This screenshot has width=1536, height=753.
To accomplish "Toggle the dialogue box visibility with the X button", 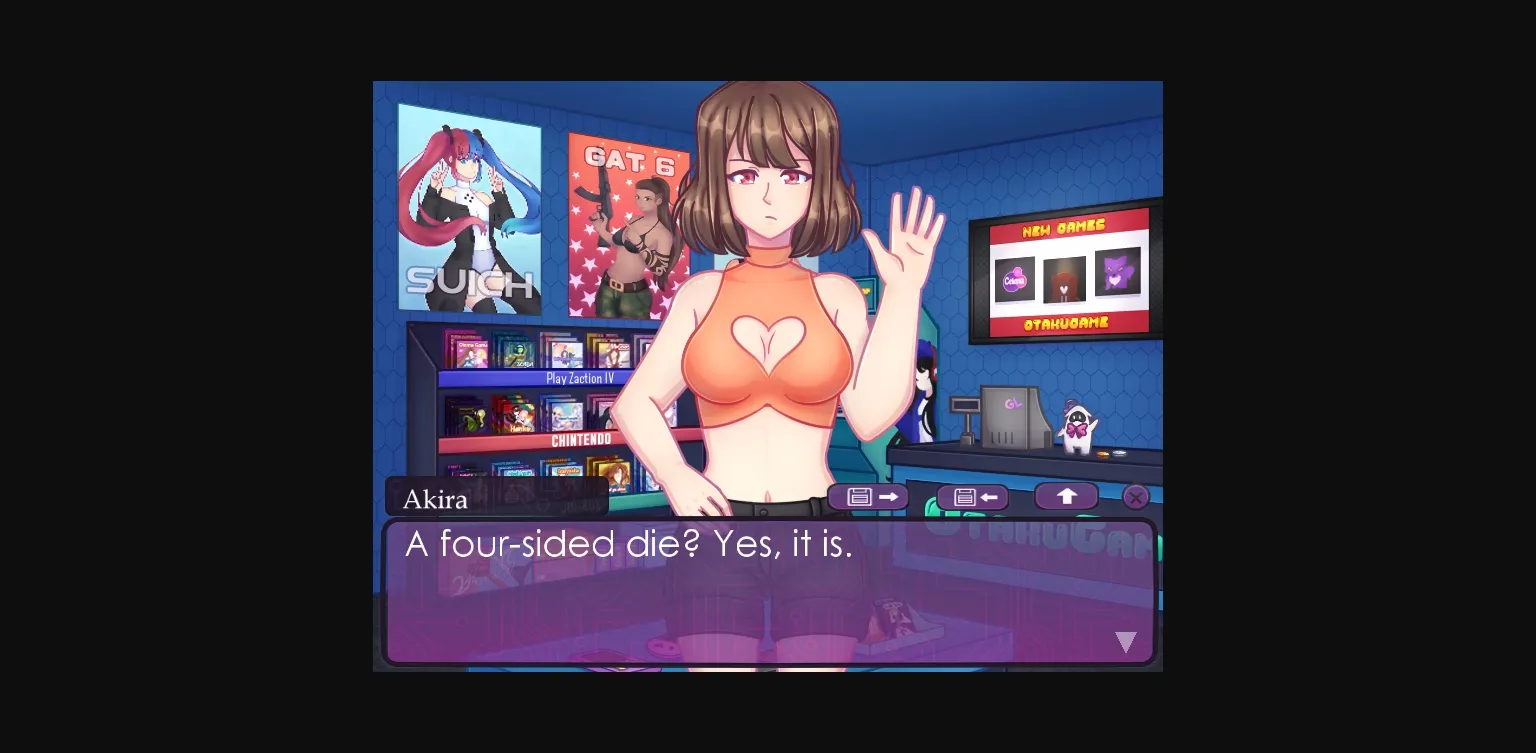I will [1136, 497].
